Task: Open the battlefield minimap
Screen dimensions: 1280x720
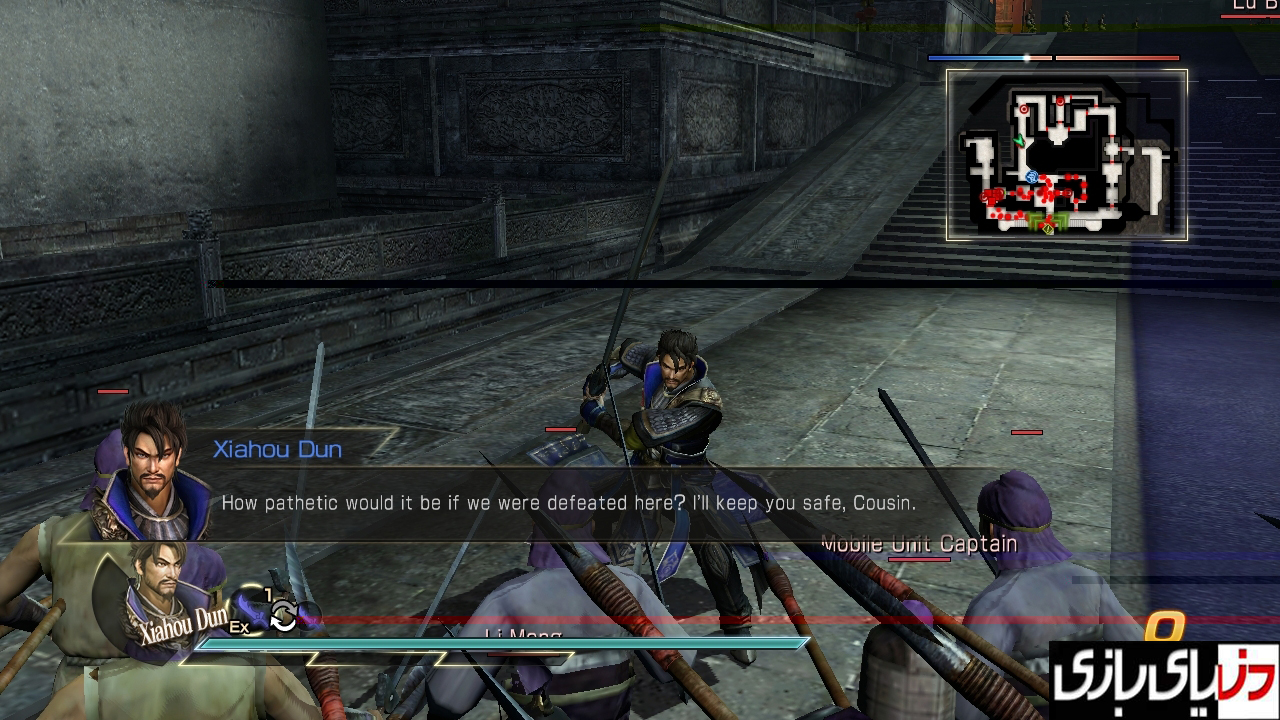Action: click(1066, 155)
